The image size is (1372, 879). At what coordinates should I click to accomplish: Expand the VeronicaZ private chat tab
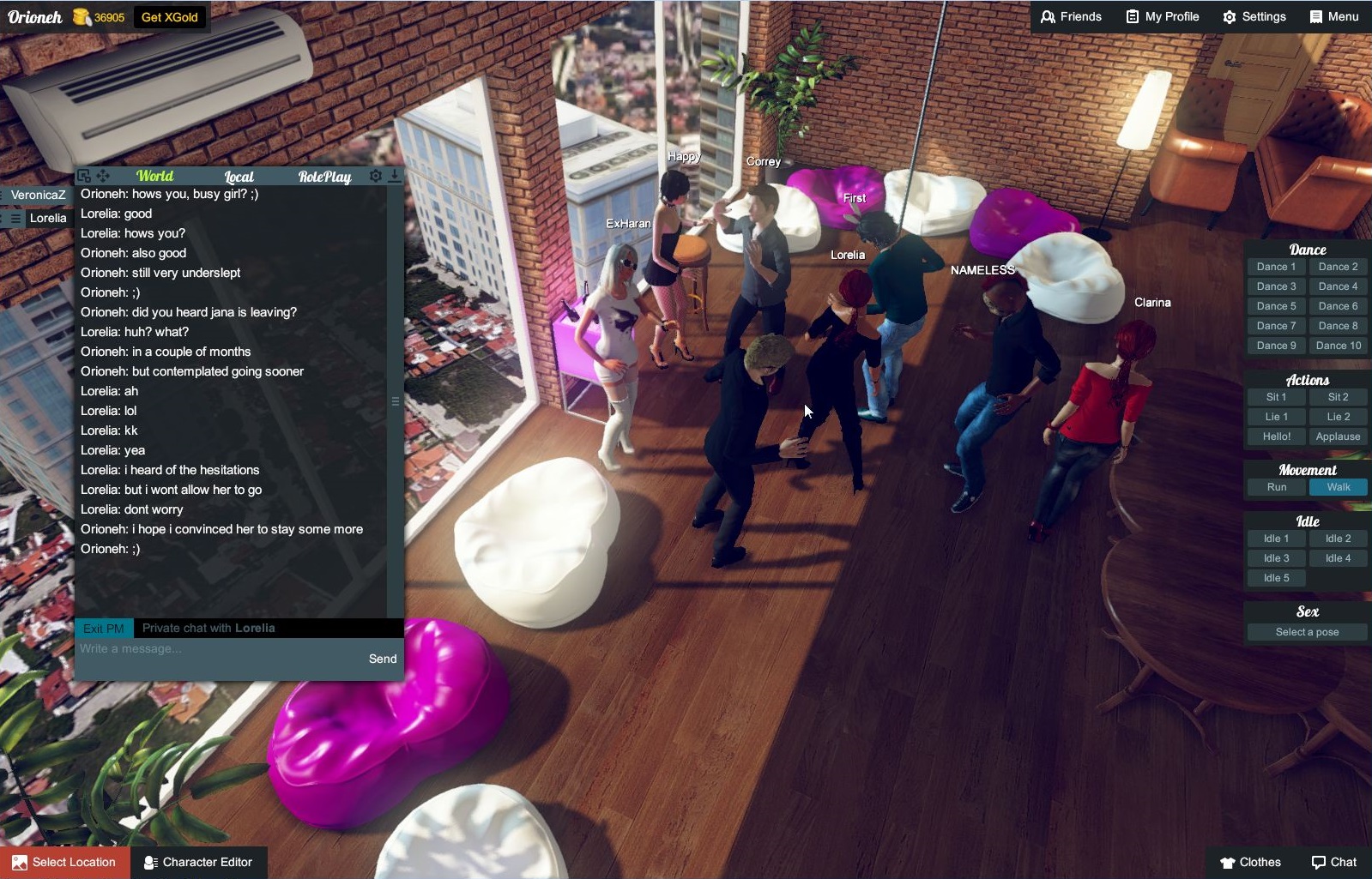(38, 195)
